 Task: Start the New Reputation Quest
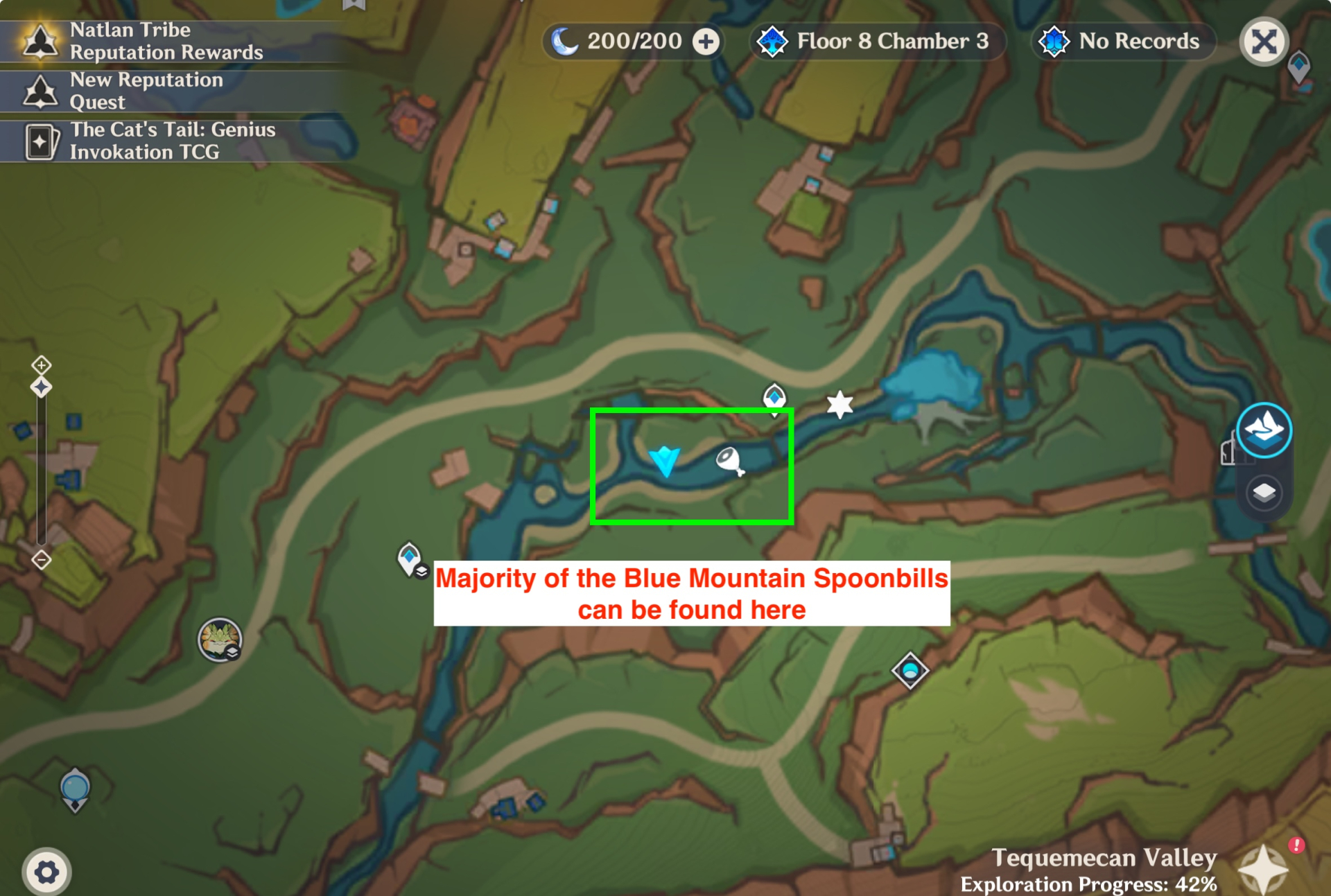pyautogui.click(x=147, y=91)
